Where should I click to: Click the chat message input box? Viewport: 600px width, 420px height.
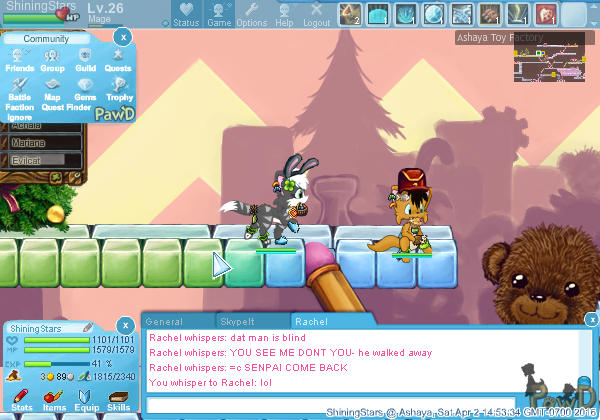coord(330,404)
